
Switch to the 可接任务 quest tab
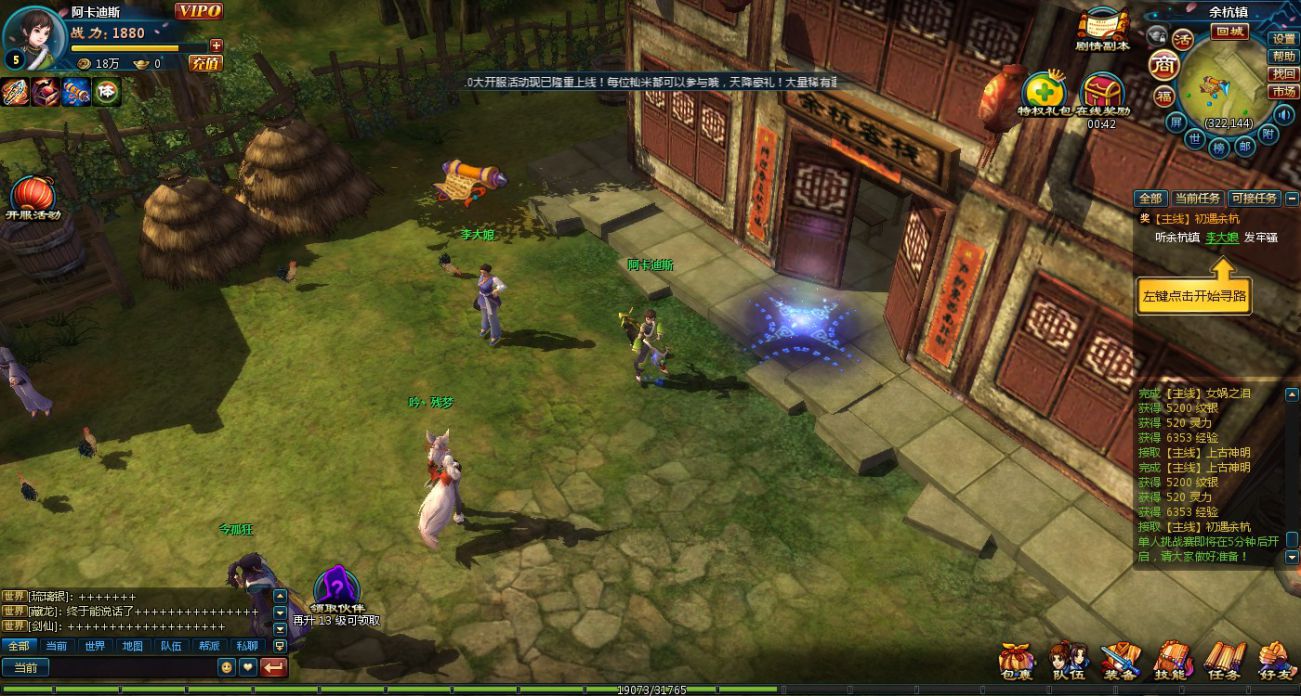1254,198
